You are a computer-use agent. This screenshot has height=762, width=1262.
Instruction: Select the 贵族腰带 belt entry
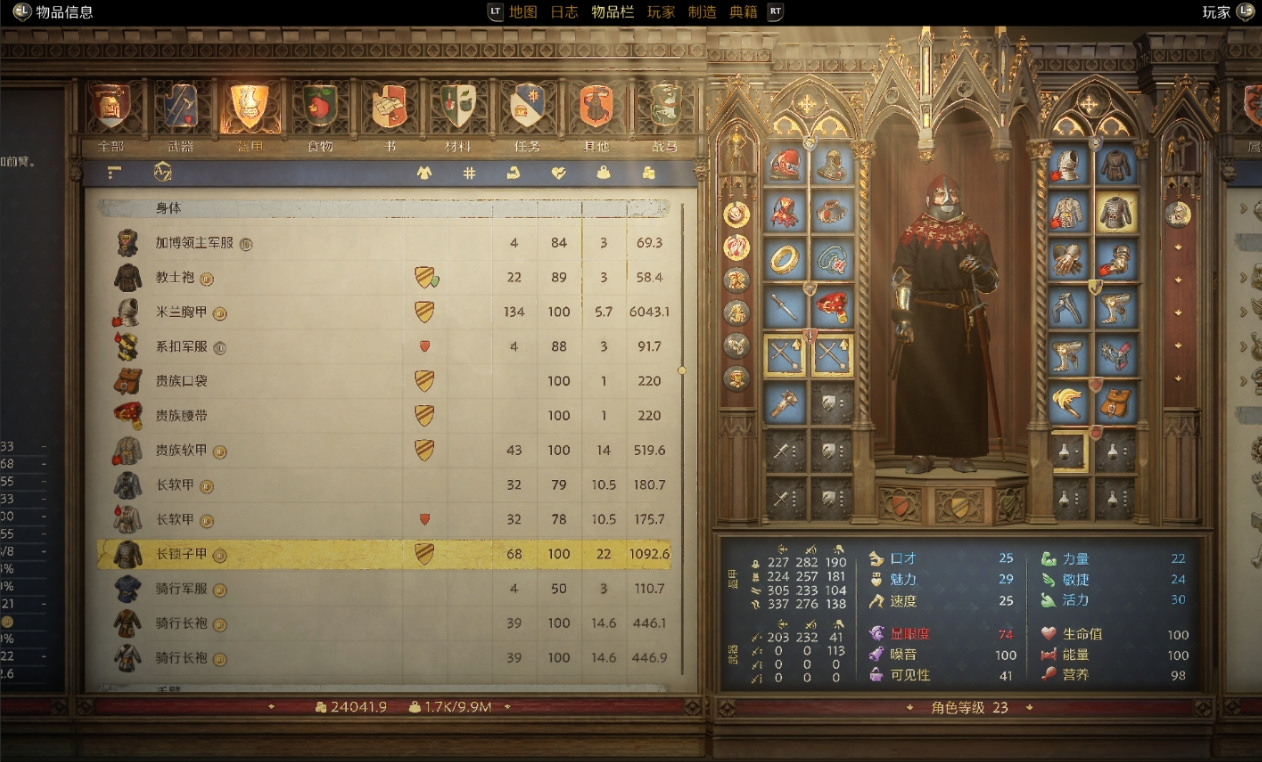[181, 415]
